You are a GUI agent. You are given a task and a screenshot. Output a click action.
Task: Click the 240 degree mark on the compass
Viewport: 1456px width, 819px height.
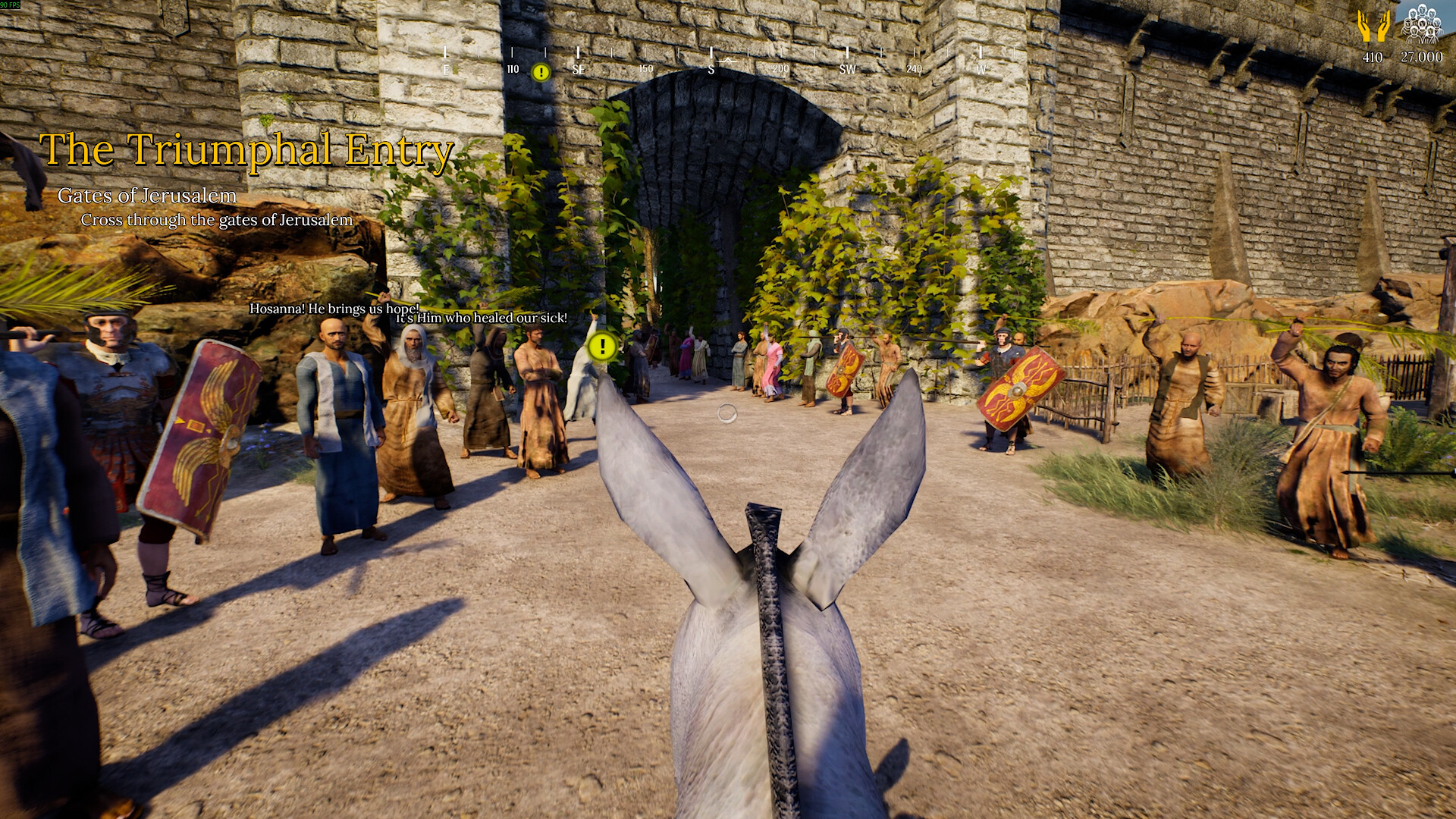tap(913, 67)
